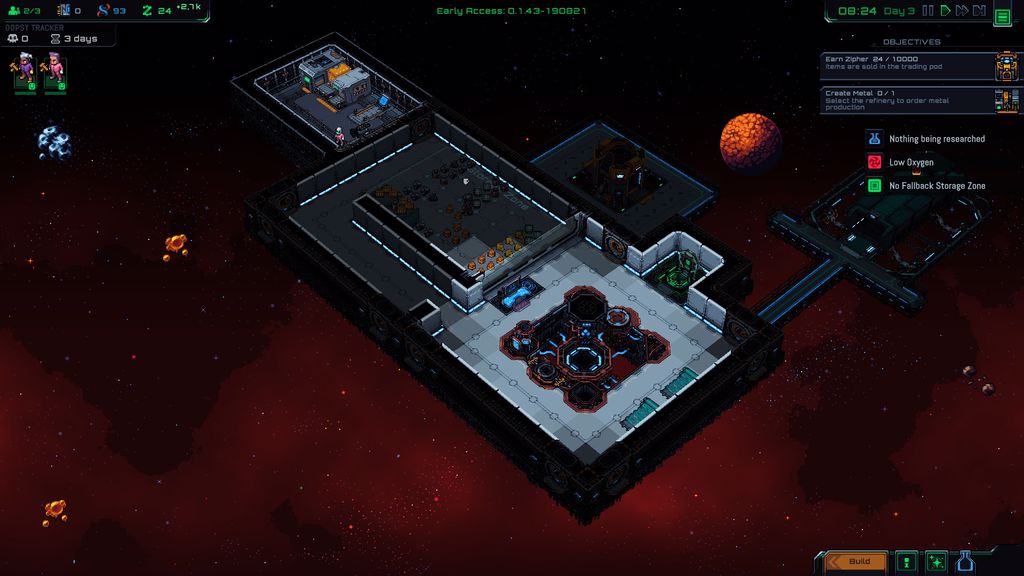Select the fastest game speed button
This screenshot has width=1024, height=576.
tap(979, 11)
